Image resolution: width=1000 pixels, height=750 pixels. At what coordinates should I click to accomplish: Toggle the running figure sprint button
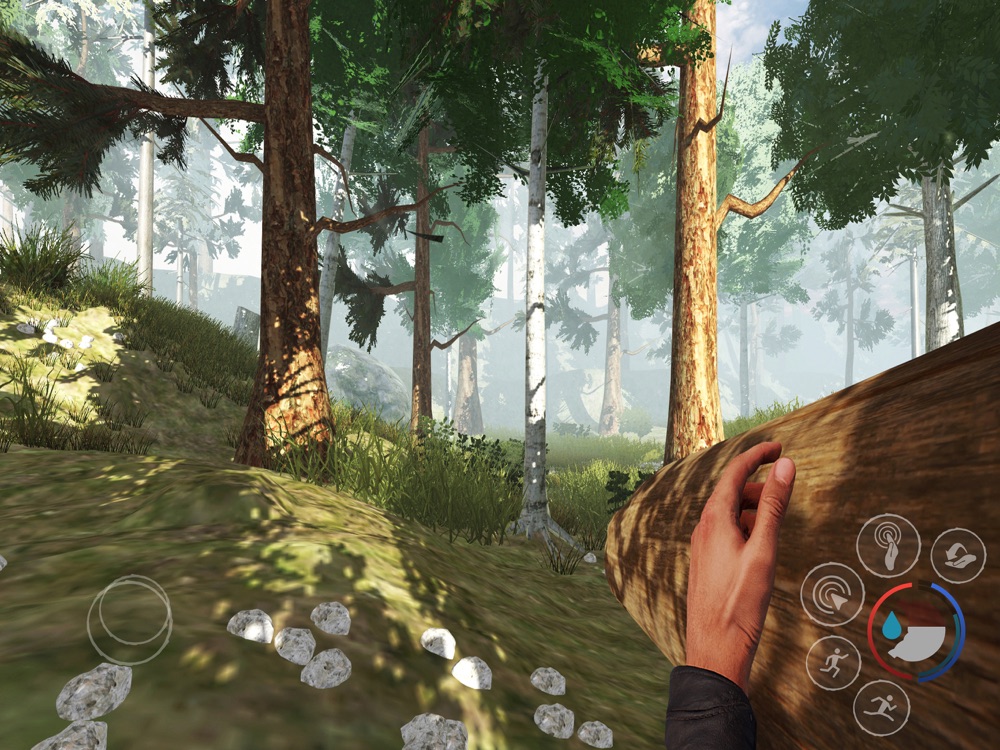(833, 663)
